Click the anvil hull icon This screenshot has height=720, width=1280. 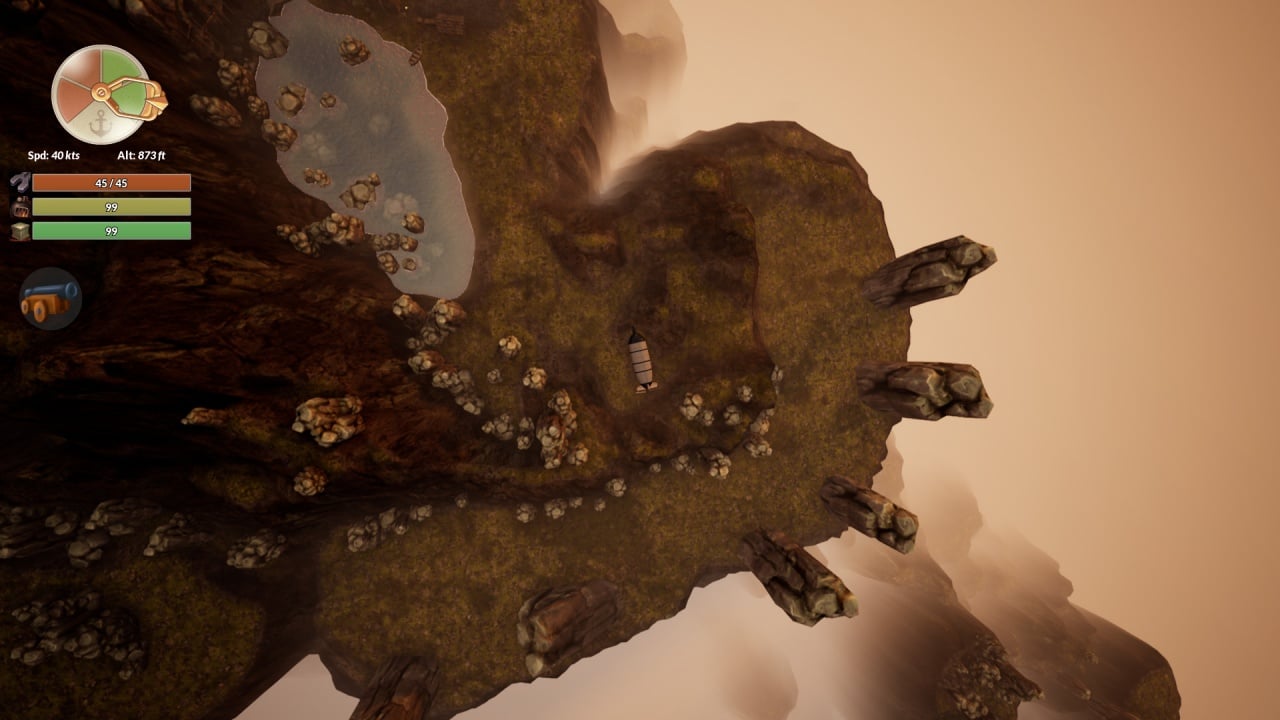pyautogui.click(x=20, y=183)
